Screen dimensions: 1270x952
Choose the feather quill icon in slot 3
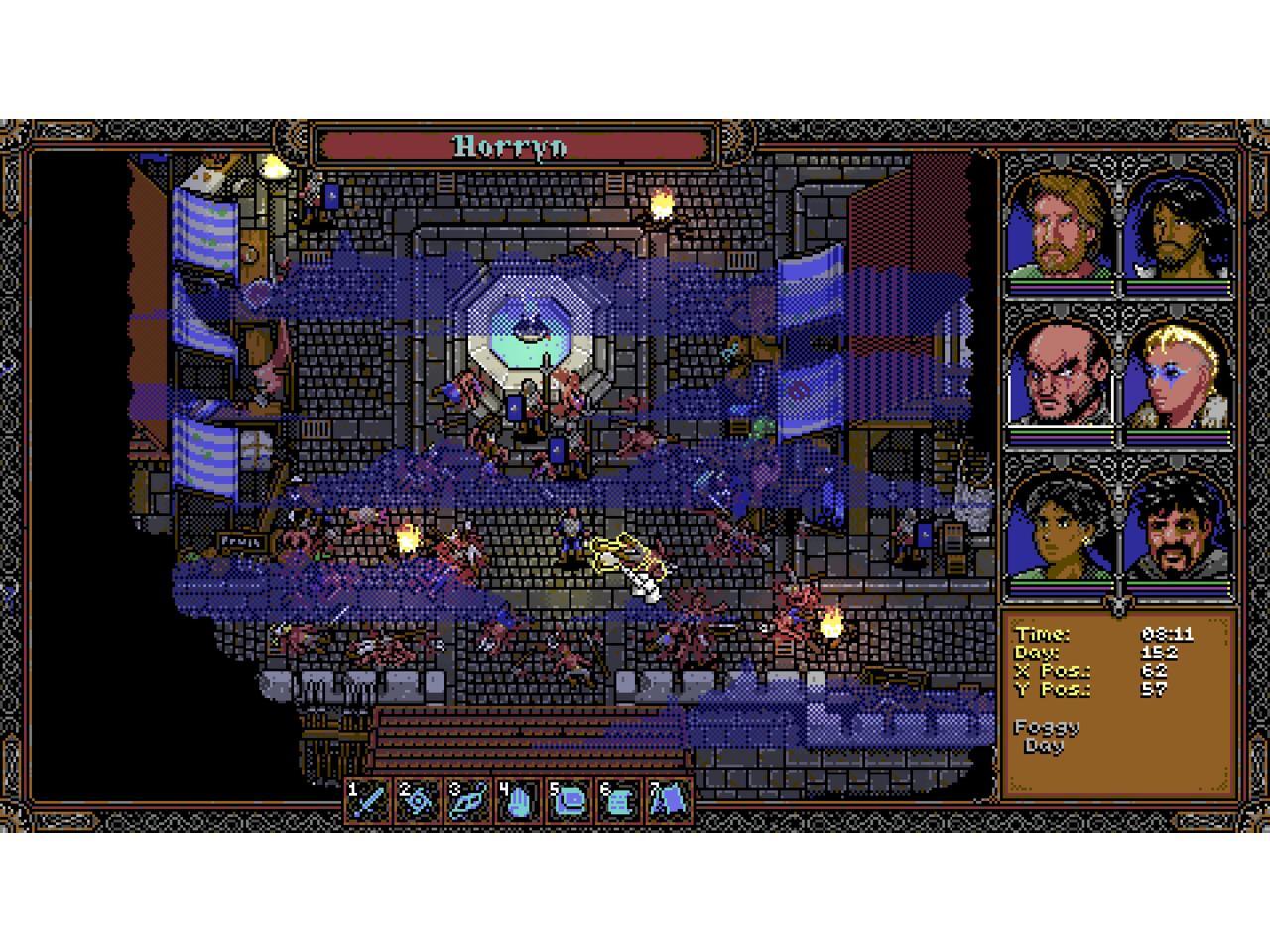[x=468, y=799]
